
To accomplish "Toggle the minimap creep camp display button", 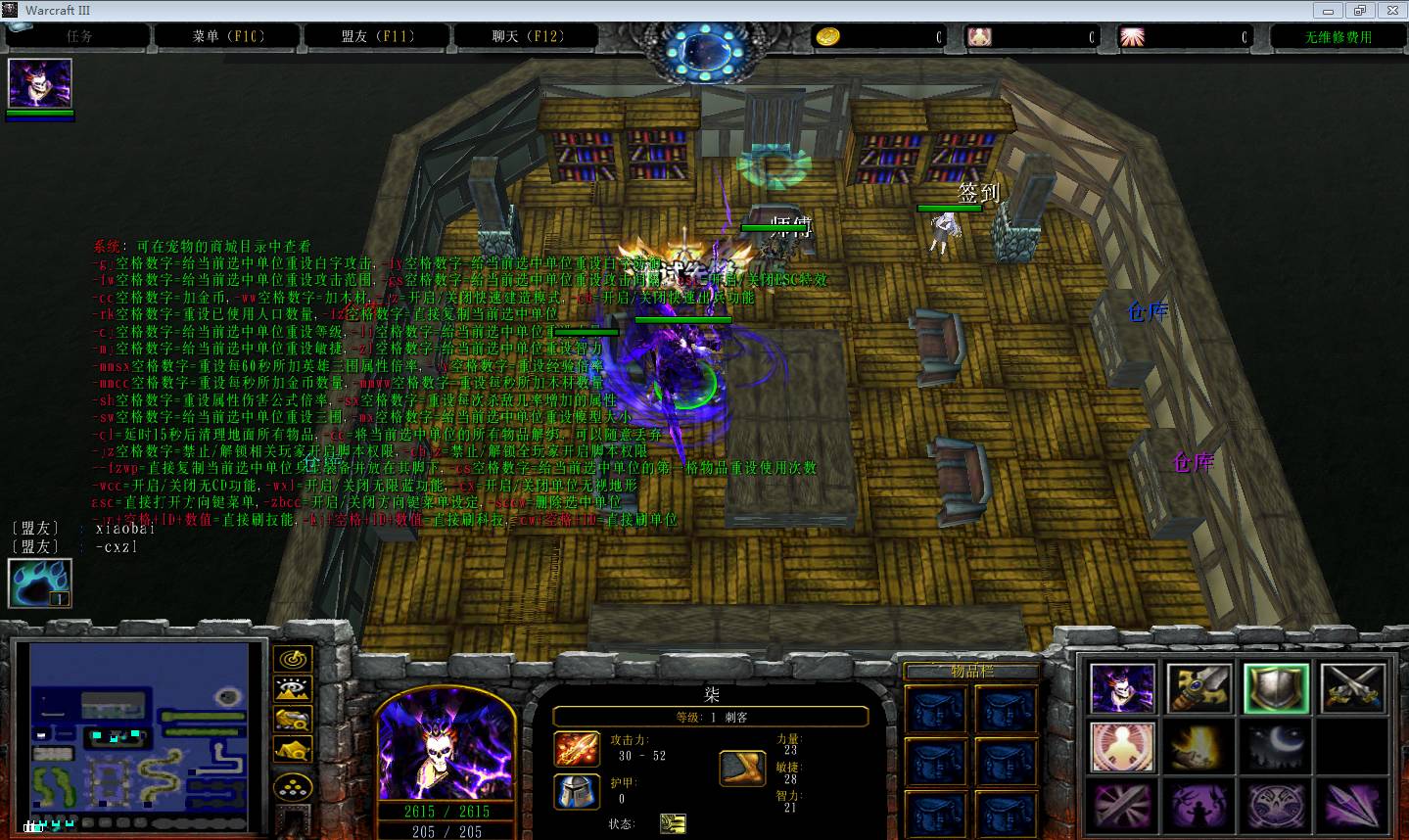I will click(293, 751).
